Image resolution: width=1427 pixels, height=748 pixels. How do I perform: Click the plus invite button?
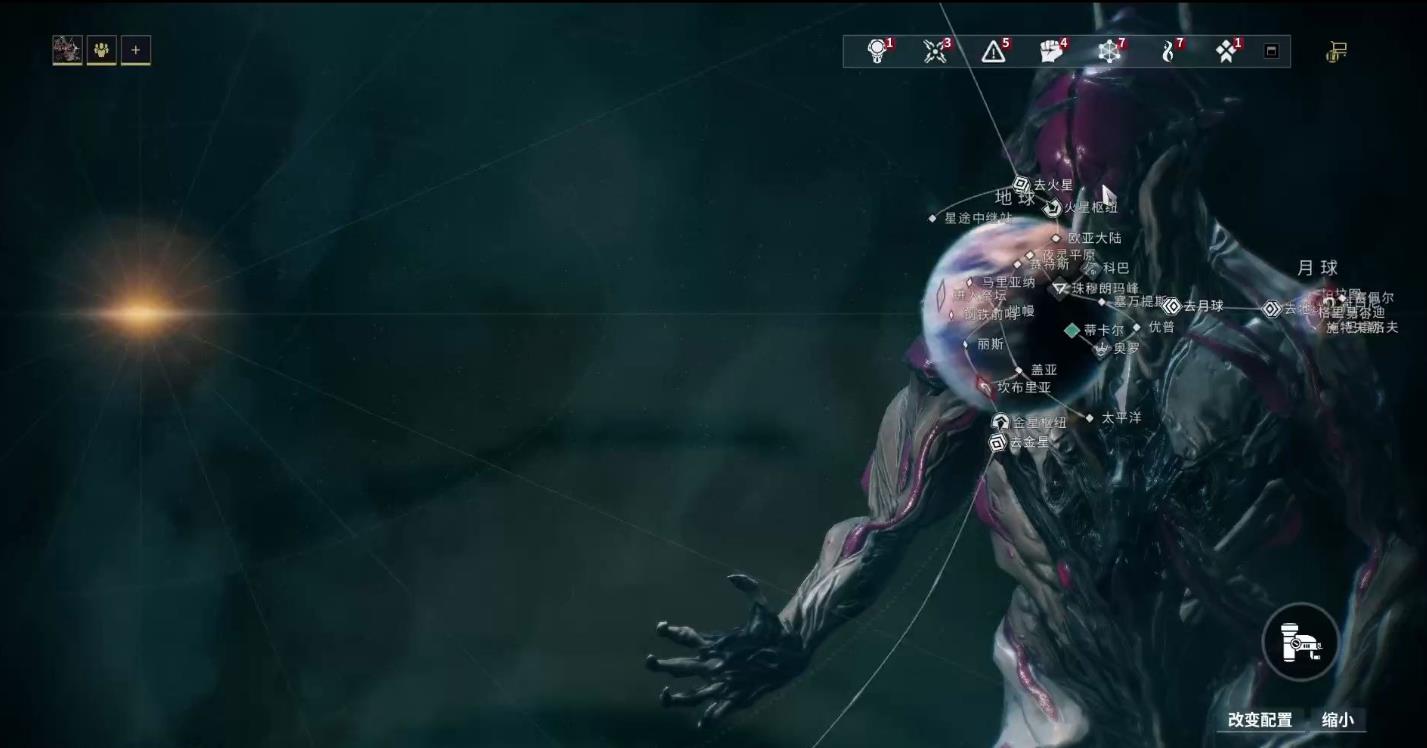[x=136, y=50]
